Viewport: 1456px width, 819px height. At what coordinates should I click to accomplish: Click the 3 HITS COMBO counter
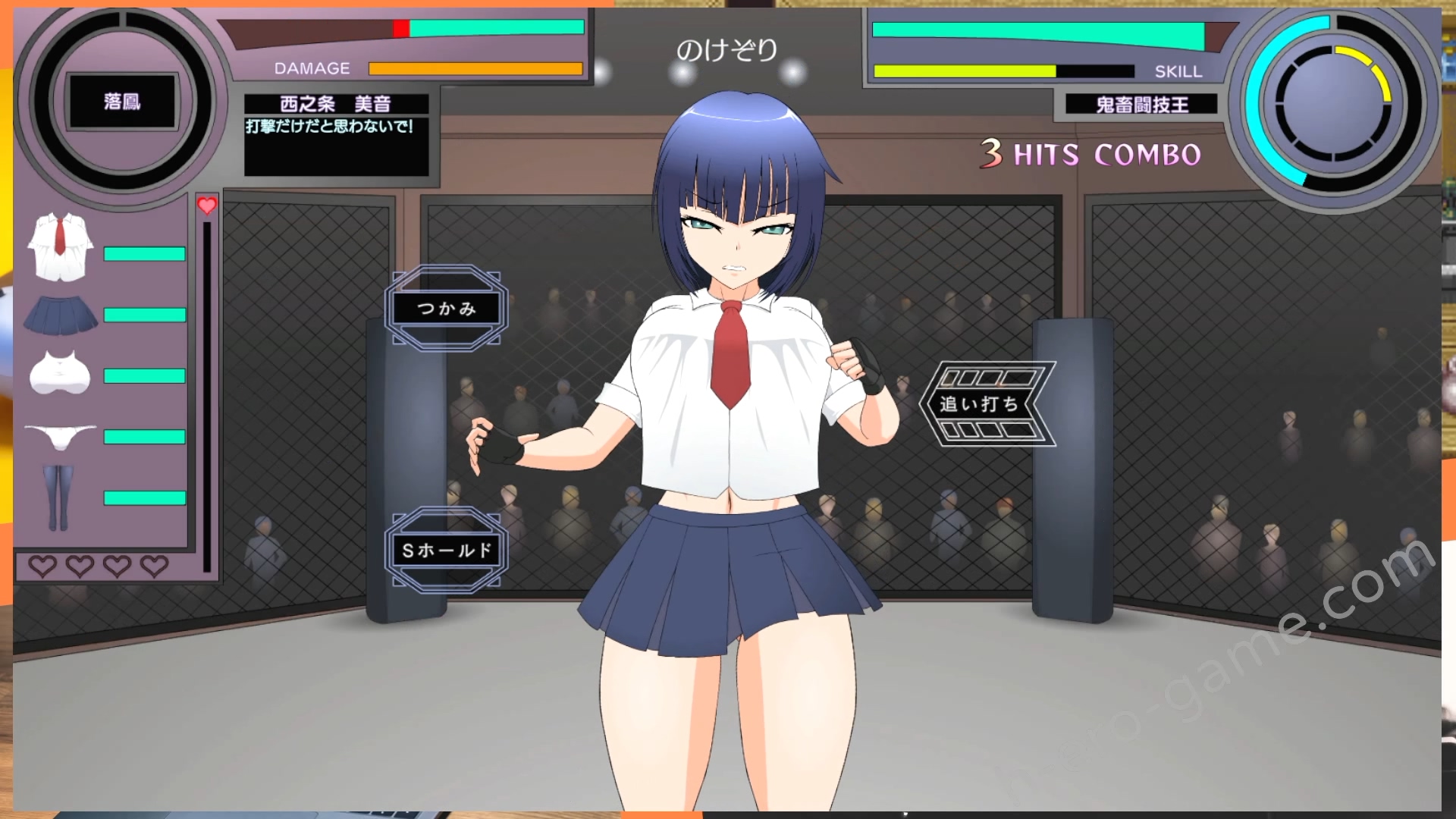1088,155
